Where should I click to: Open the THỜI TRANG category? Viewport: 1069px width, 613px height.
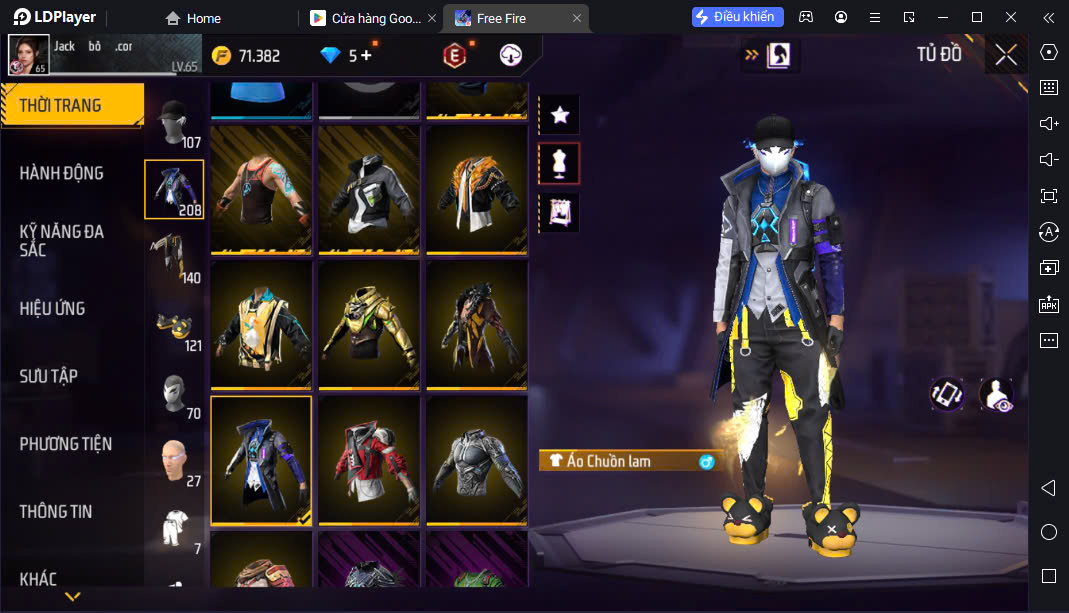(x=62, y=105)
